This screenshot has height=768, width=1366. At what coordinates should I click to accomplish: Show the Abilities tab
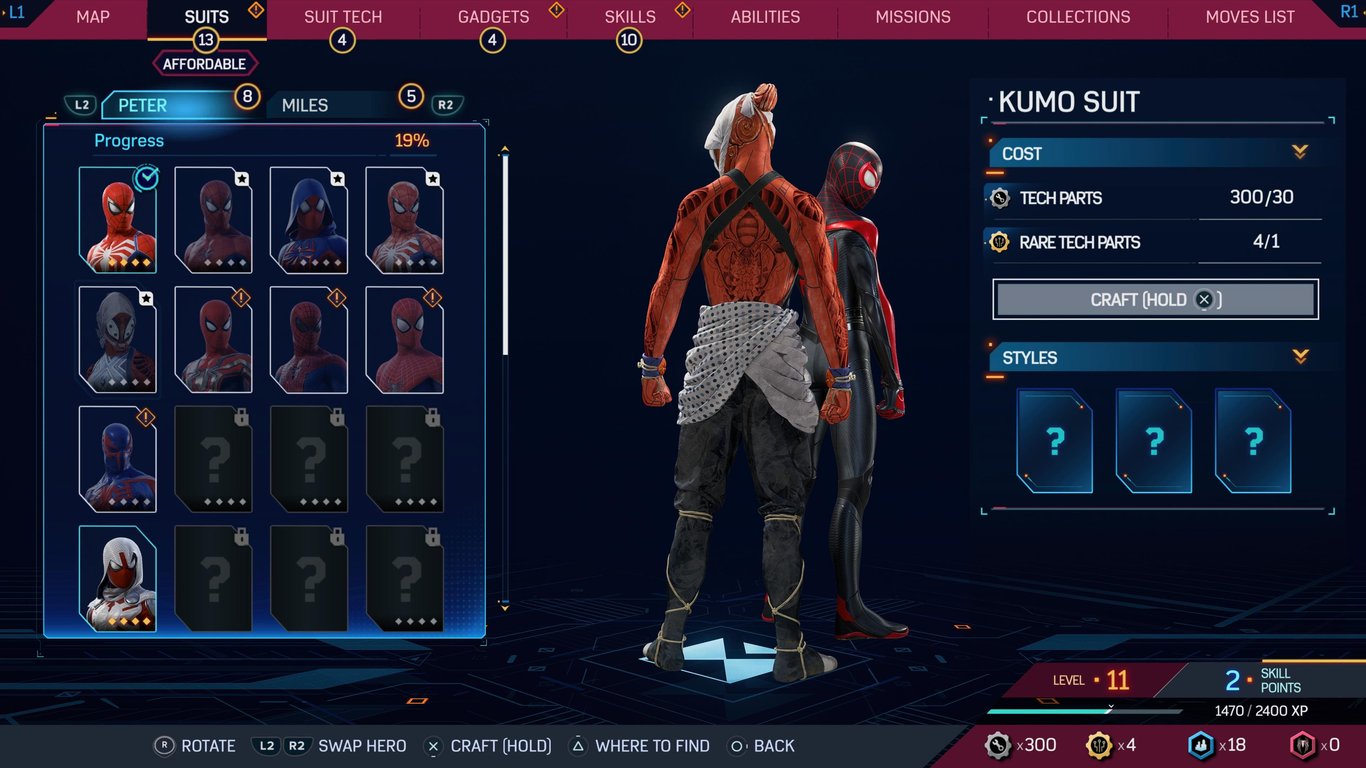pos(765,17)
